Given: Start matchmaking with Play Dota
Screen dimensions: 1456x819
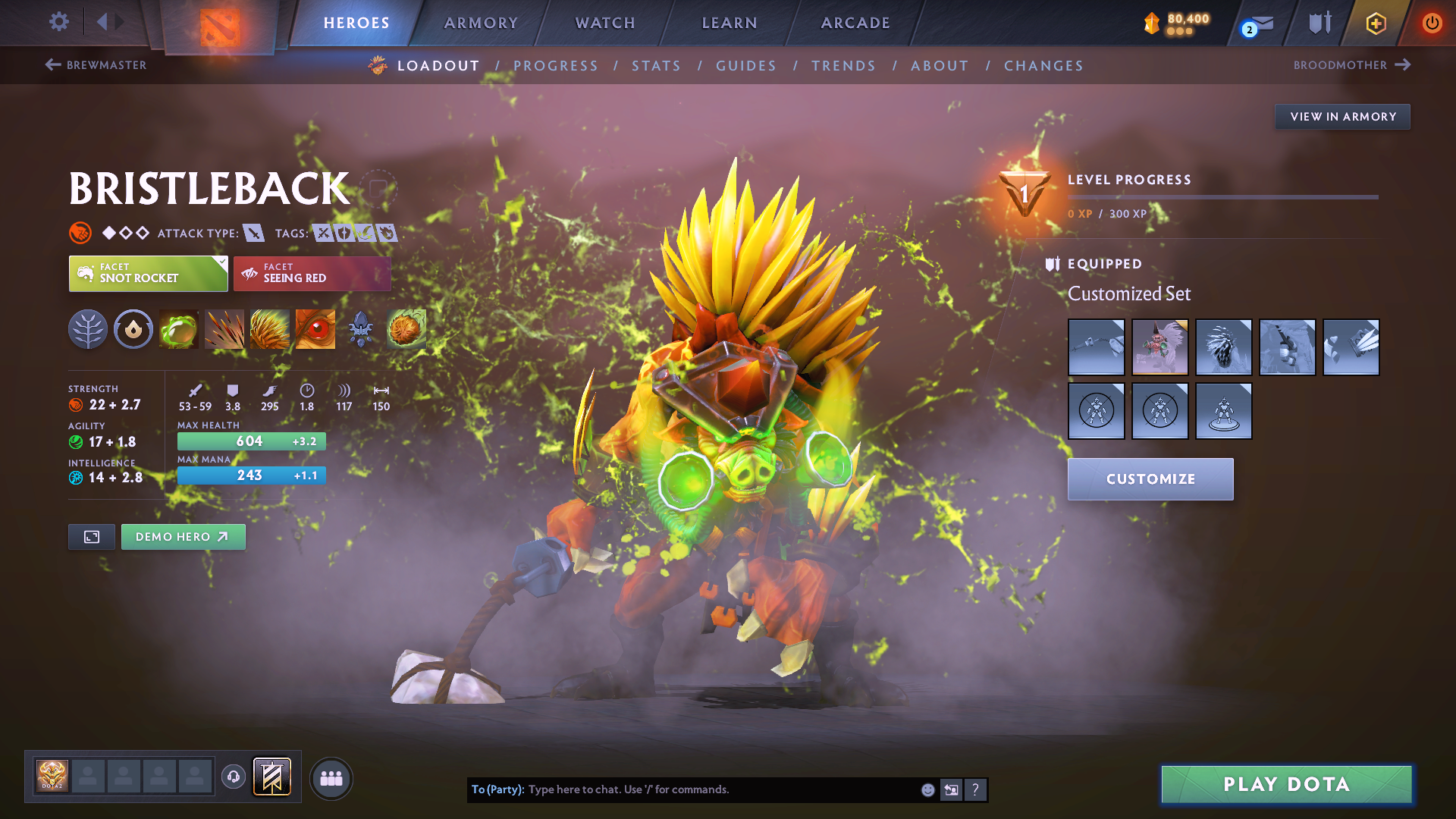Looking at the screenshot, I should pyautogui.click(x=1286, y=784).
